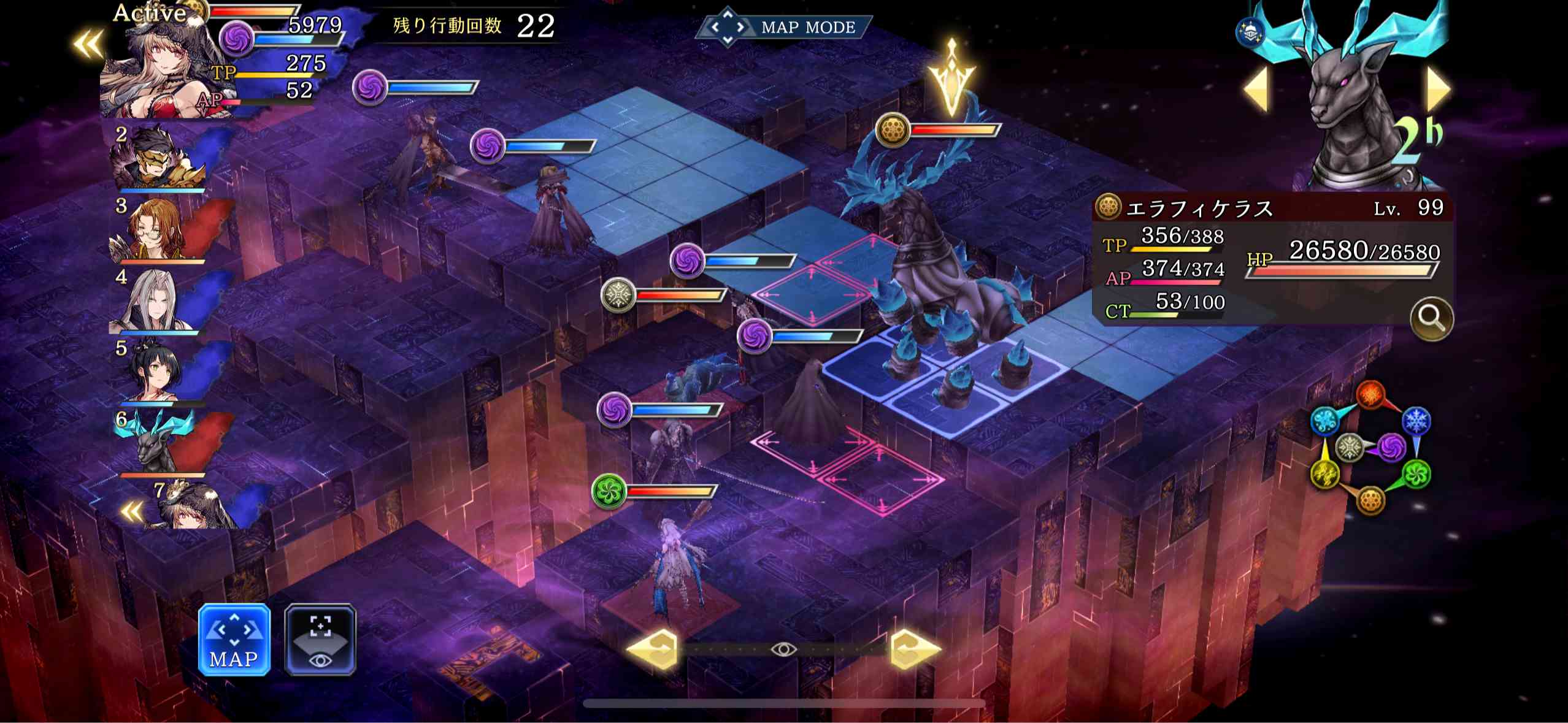Select the blue water element icon on the wheel
The image size is (1568, 723).
[1325, 419]
